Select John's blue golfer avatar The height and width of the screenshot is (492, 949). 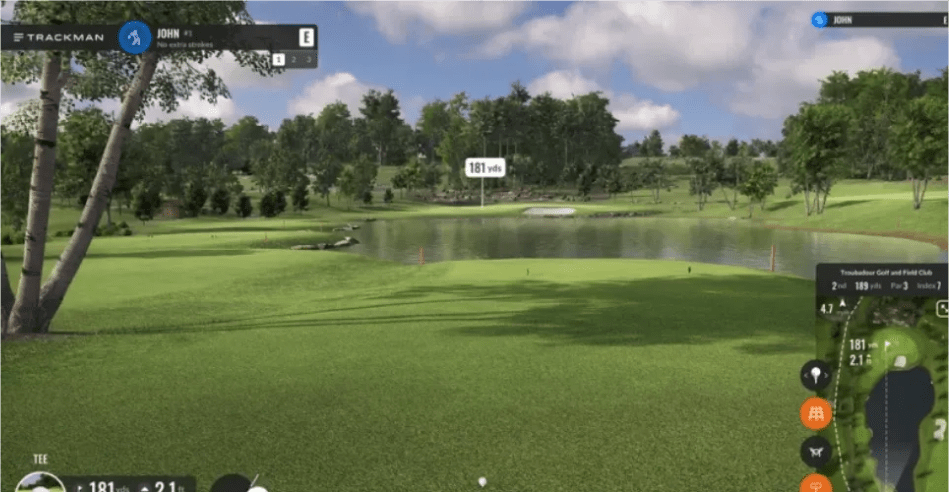(x=134, y=38)
